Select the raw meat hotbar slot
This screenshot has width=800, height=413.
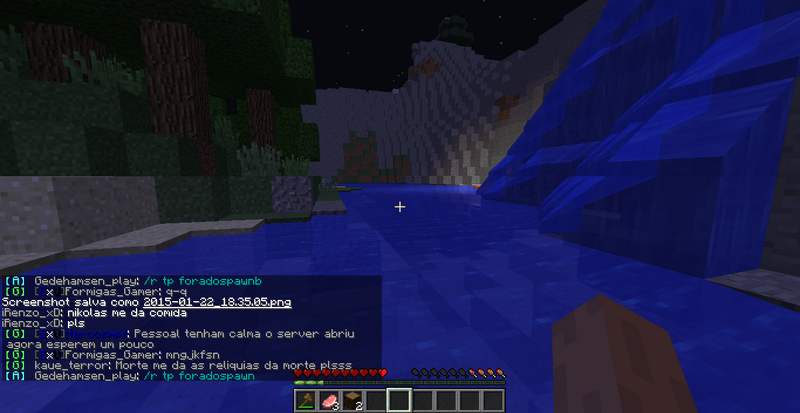click(x=329, y=400)
